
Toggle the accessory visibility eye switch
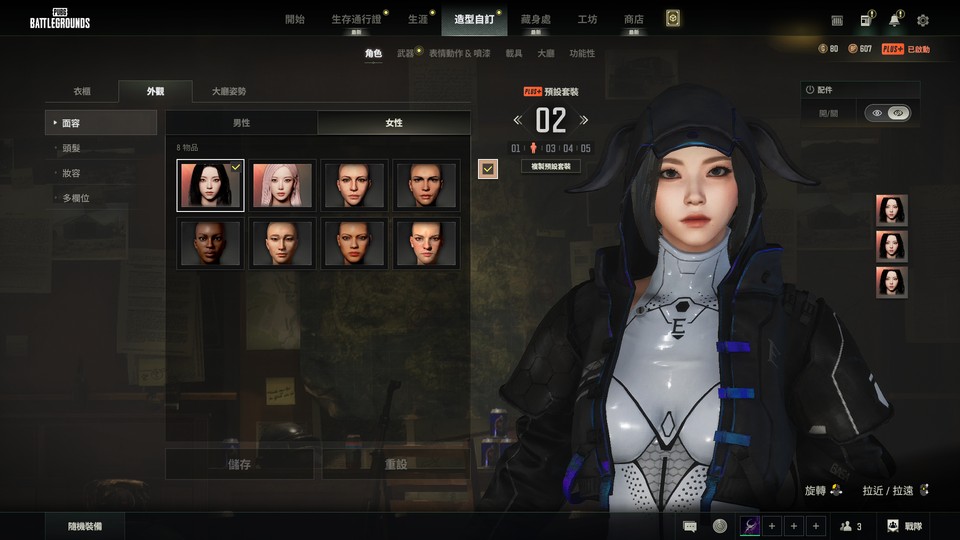click(x=887, y=114)
